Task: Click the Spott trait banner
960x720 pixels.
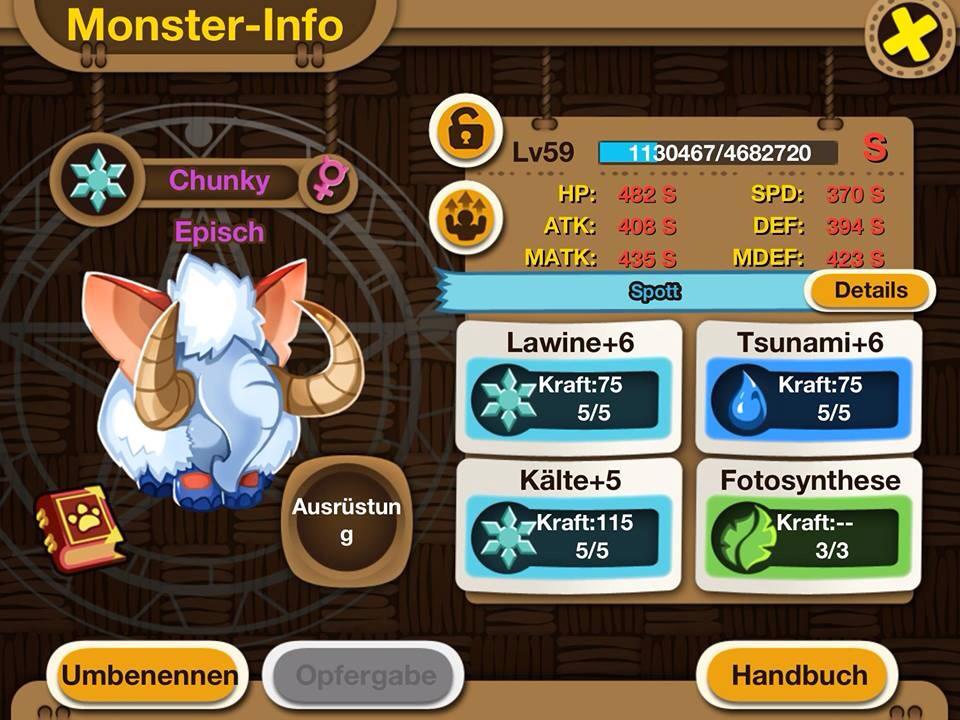Action: click(x=655, y=292)
